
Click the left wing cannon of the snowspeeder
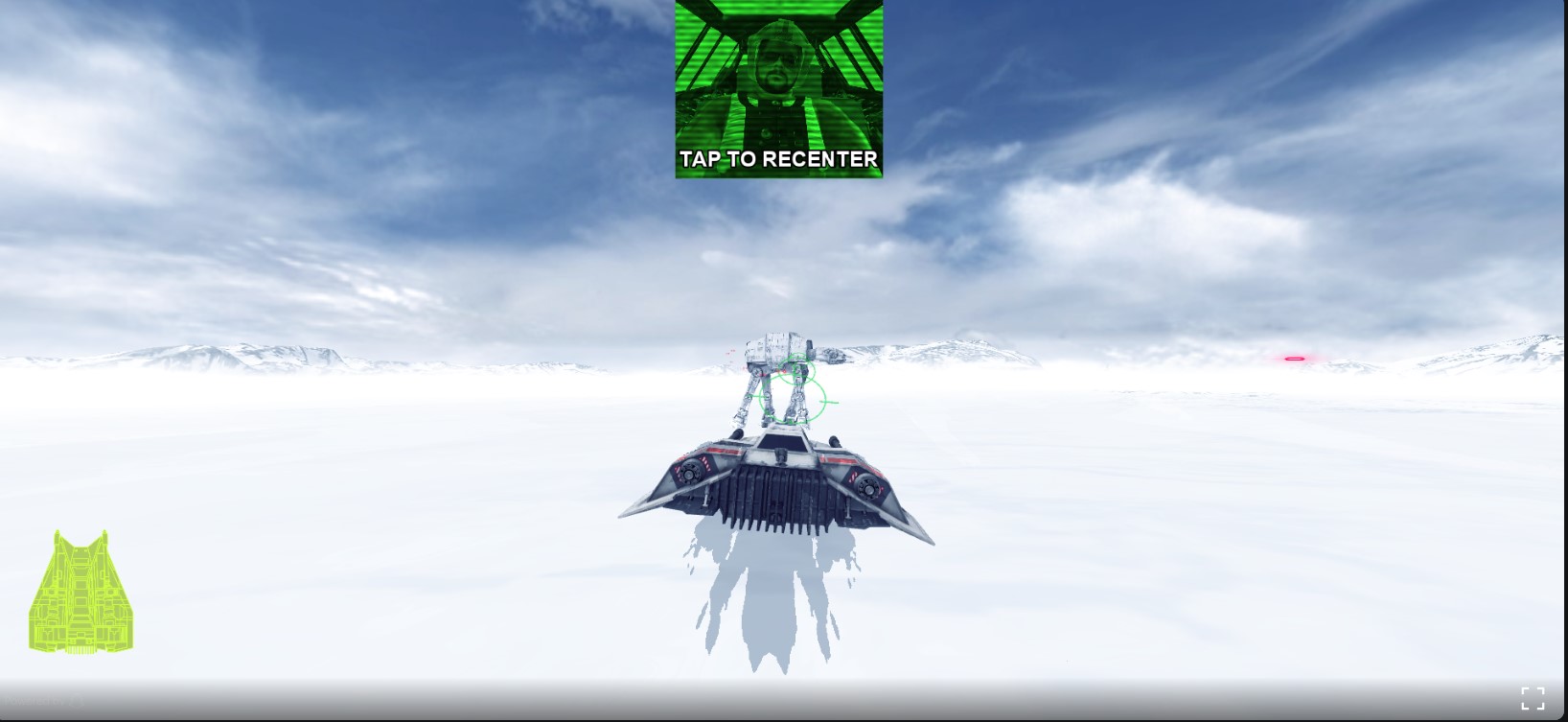coord(690,472)
